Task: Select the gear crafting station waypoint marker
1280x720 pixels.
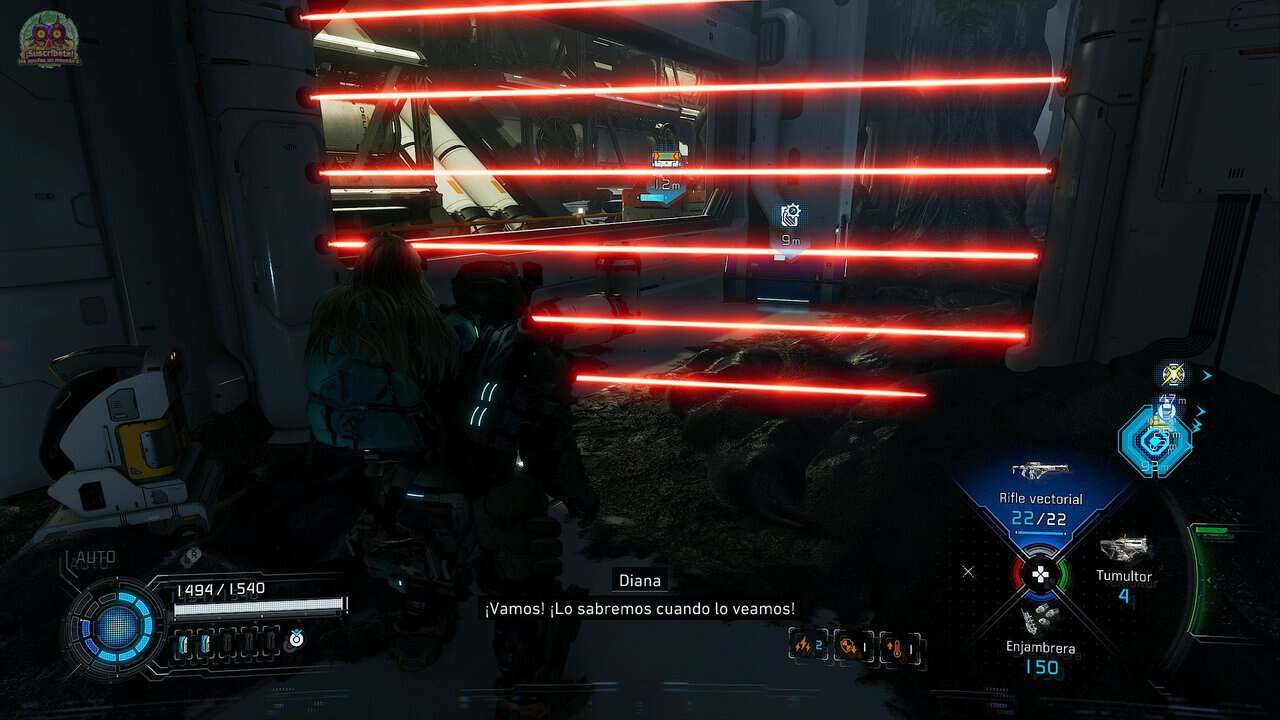Action: coord(790,216)
